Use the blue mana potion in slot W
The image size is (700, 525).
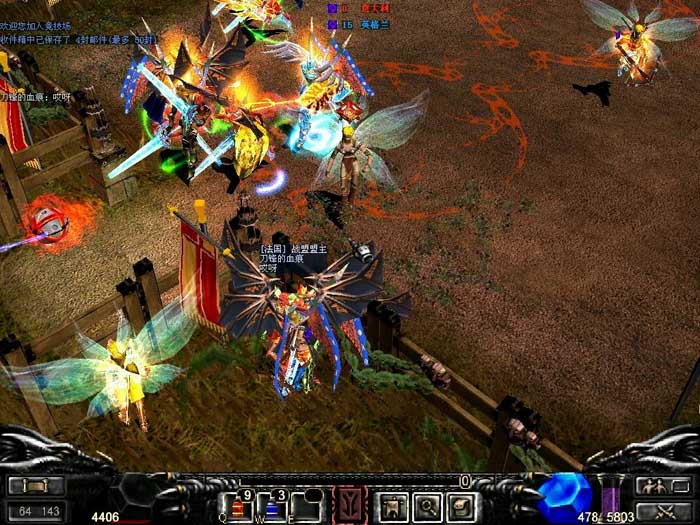(272, 506)
